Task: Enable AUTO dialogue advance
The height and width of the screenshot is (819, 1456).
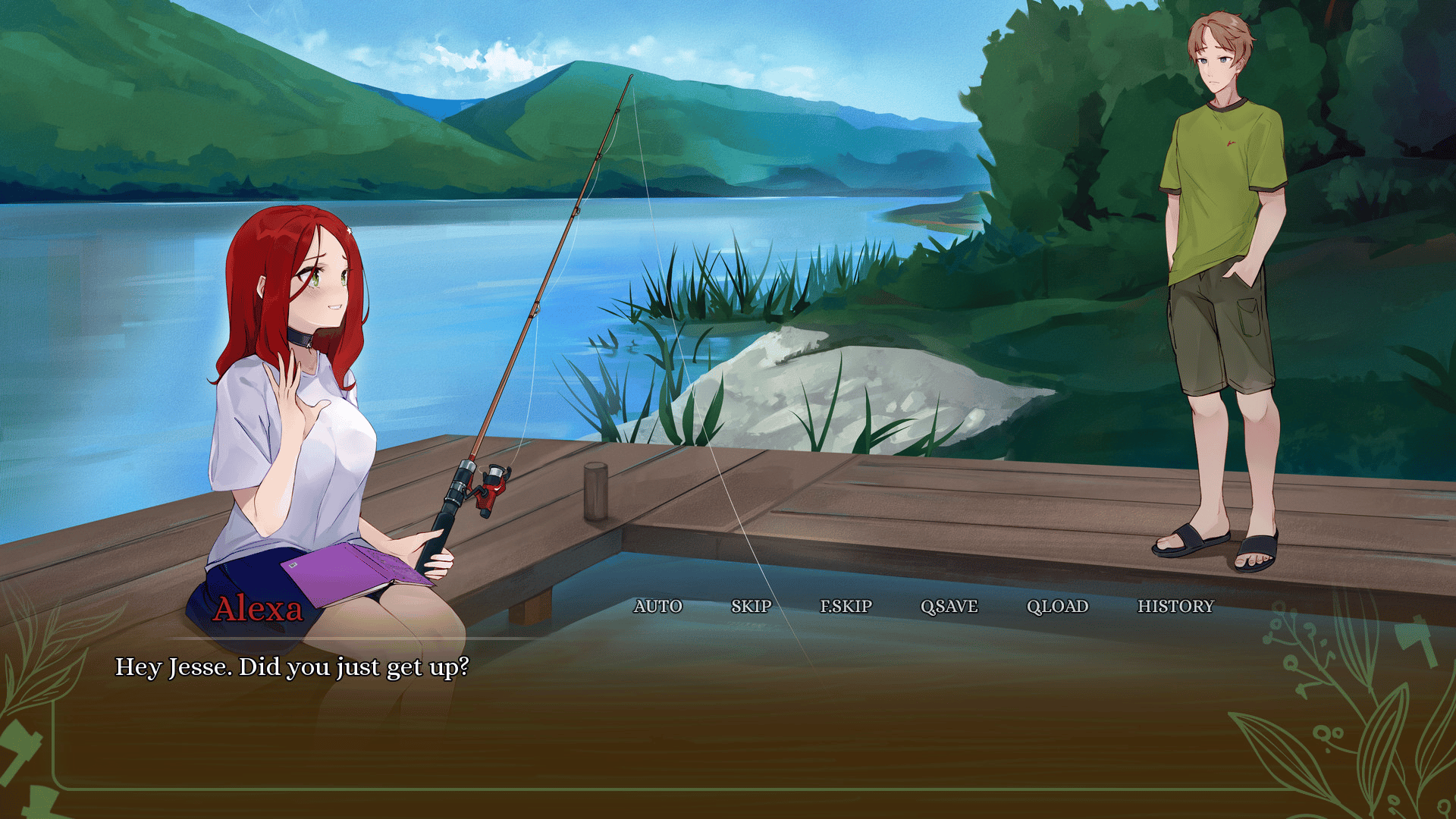Action: tap(657, 606)
